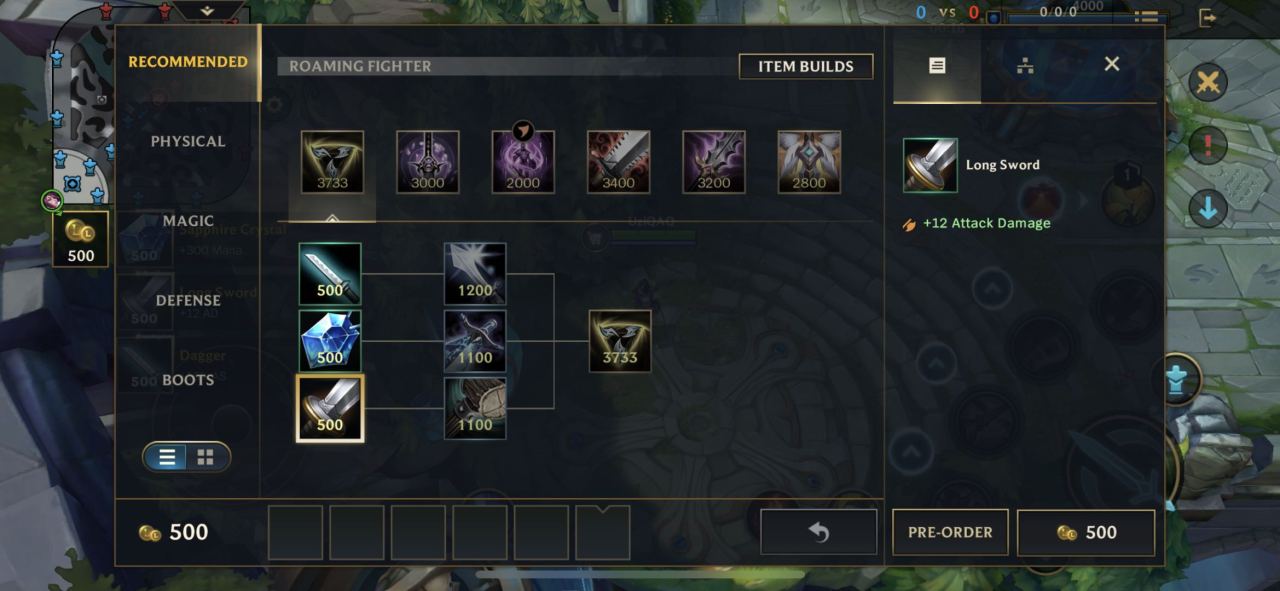Close the shop window

(1111, 64)
